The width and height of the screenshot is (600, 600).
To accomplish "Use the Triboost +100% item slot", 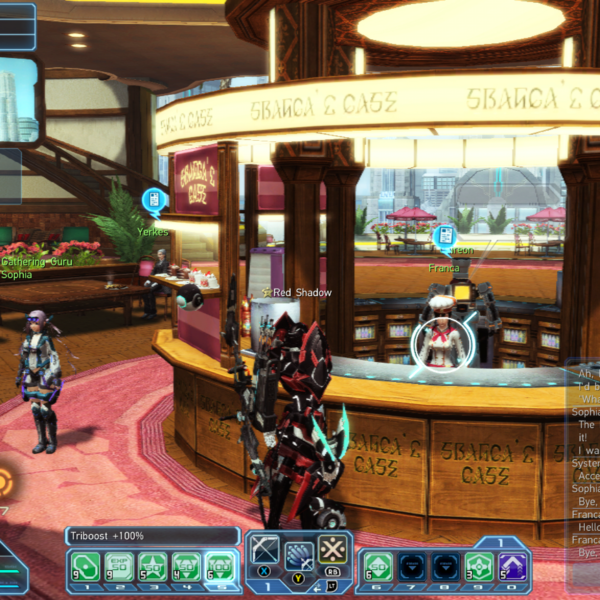I will click(219, 566).
